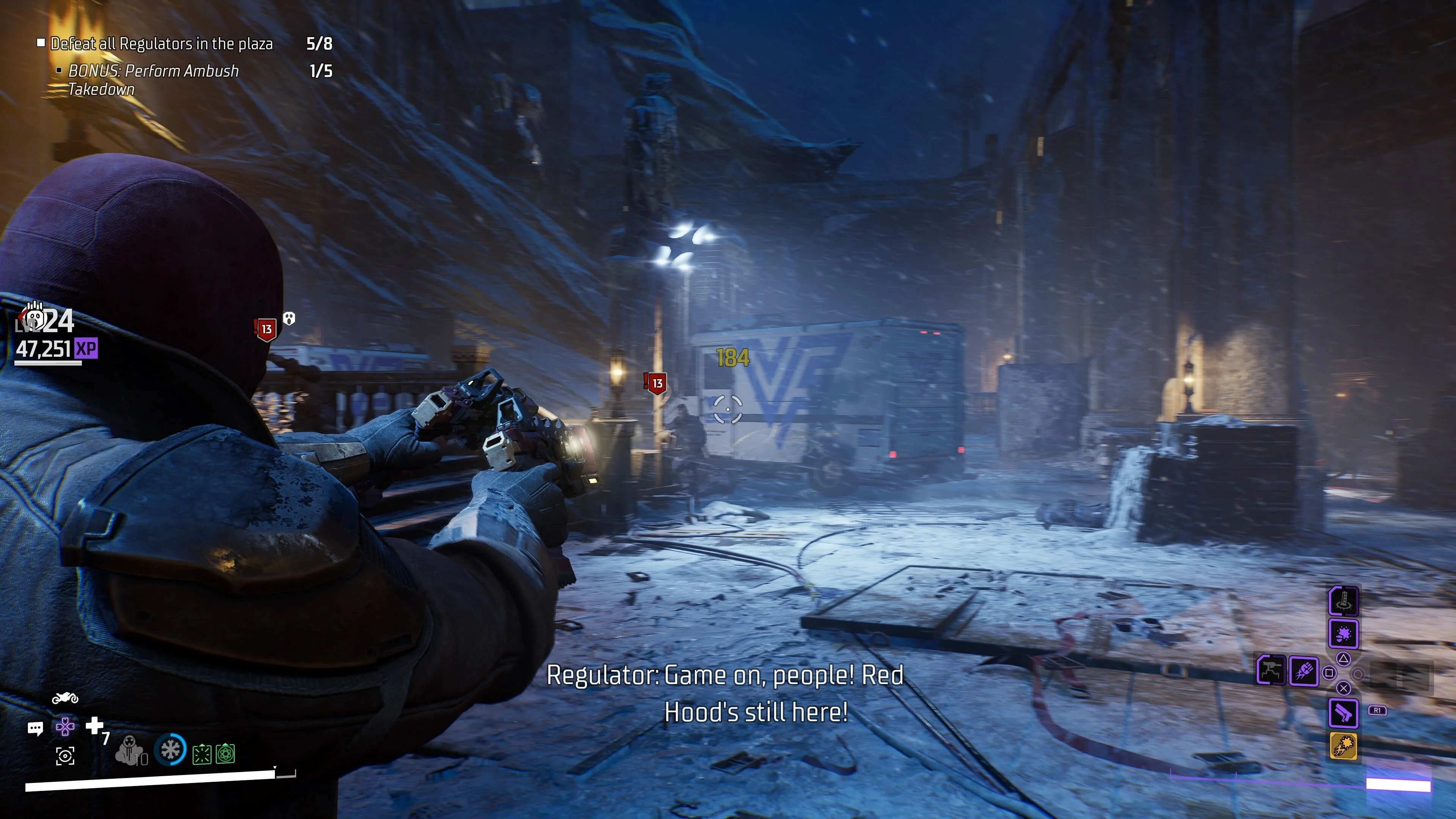Activate the AR scan eye icon
The height and width of the screenshot is (819, 1456).
(x=65, y=756)
